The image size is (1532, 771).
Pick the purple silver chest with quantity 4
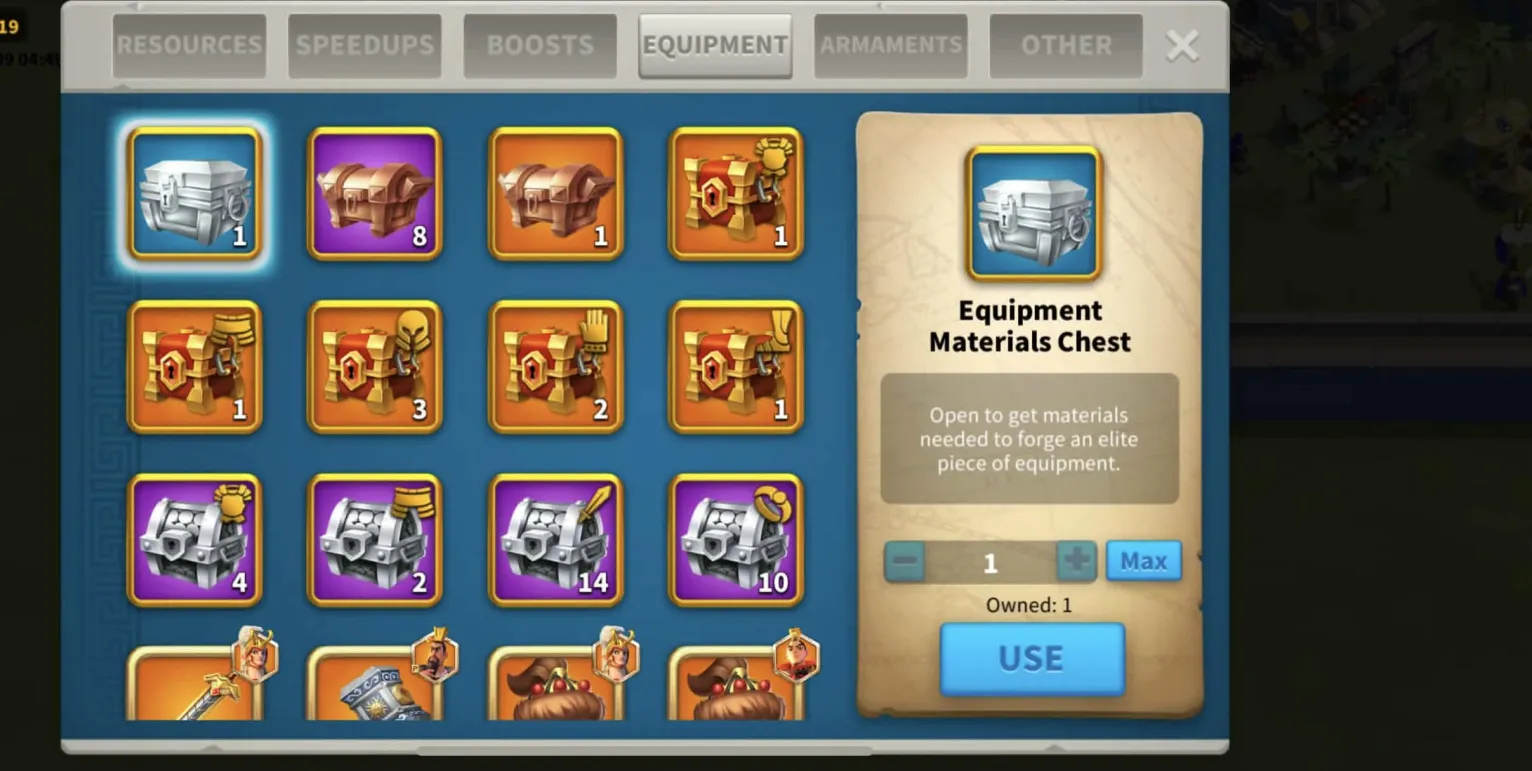coord(195,540)
